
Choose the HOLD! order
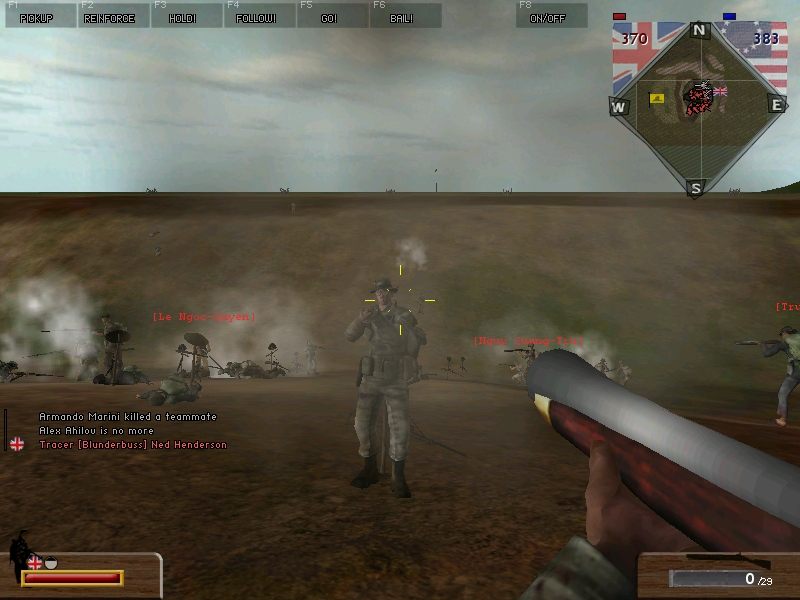[183, 16]
